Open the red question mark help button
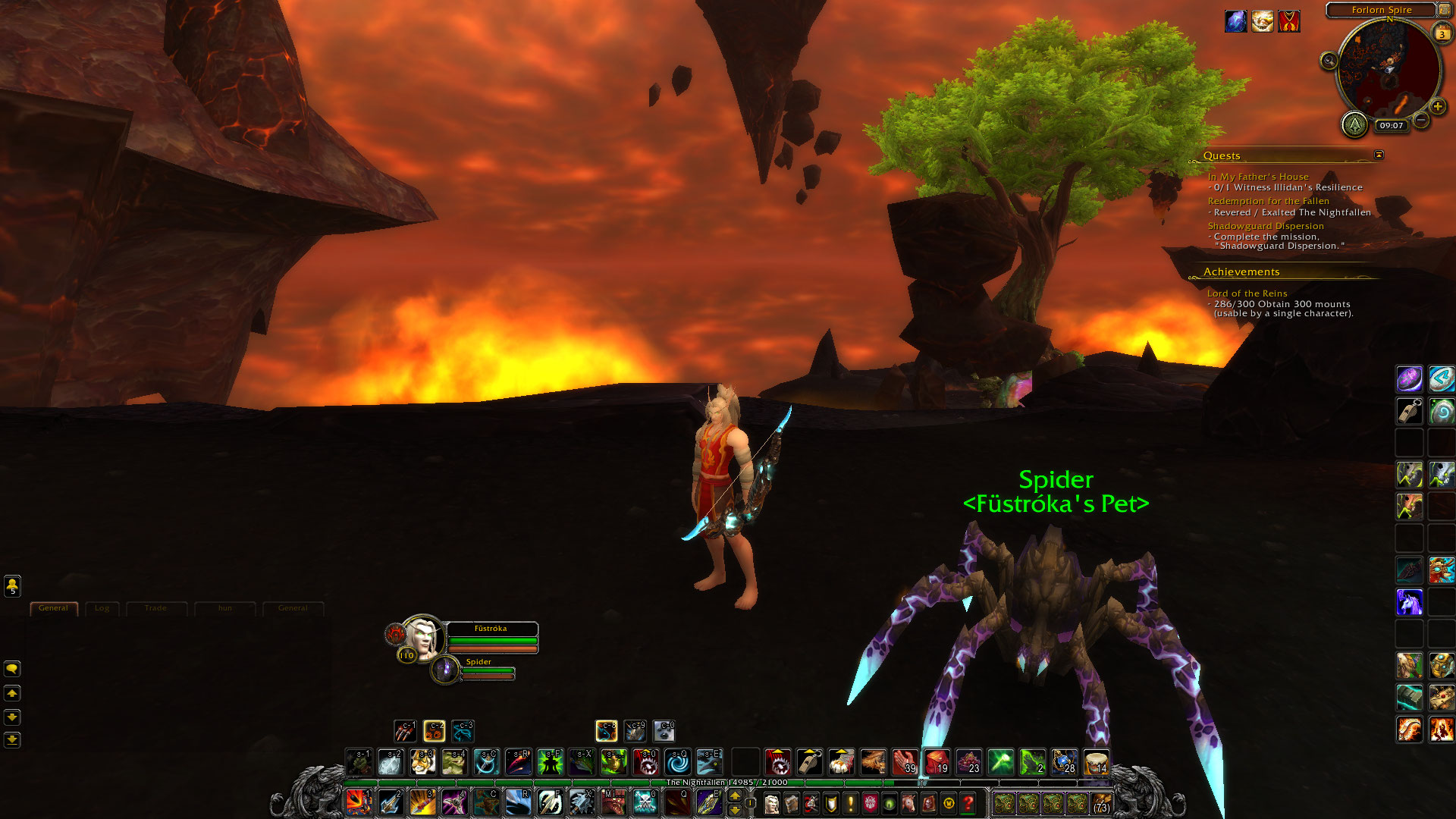 (x=968, y=802)
